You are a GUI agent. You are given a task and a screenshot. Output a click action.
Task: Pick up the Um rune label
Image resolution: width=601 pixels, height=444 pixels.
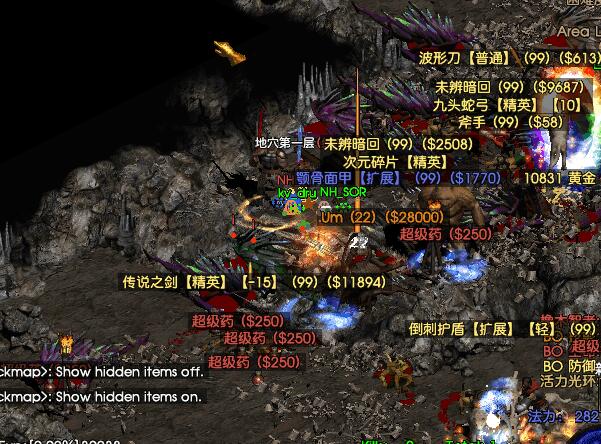coord(382,217)
